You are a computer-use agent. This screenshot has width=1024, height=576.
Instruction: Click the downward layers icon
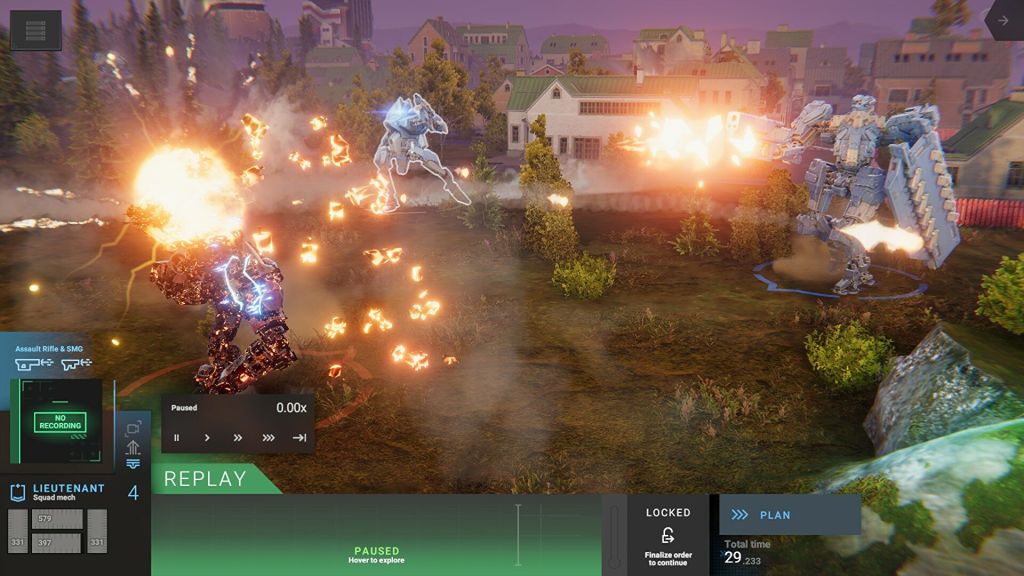[133, 464]
